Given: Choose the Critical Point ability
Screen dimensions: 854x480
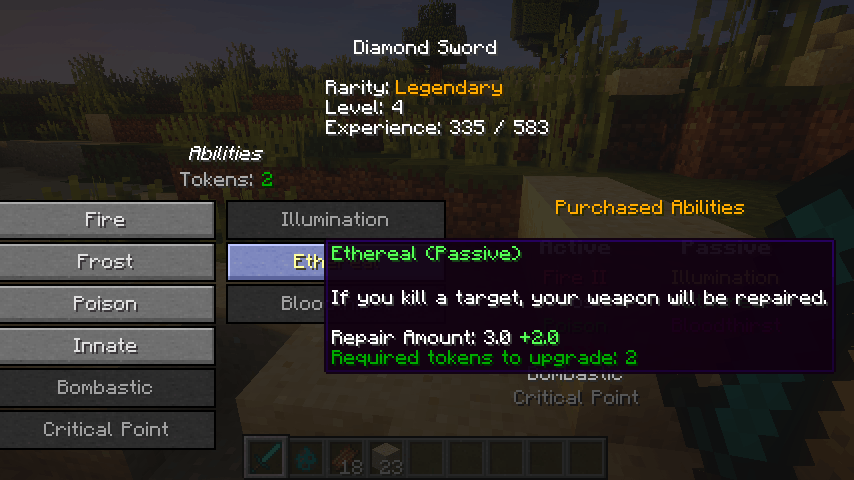Looking at the screenshot, I should (106, 430).
